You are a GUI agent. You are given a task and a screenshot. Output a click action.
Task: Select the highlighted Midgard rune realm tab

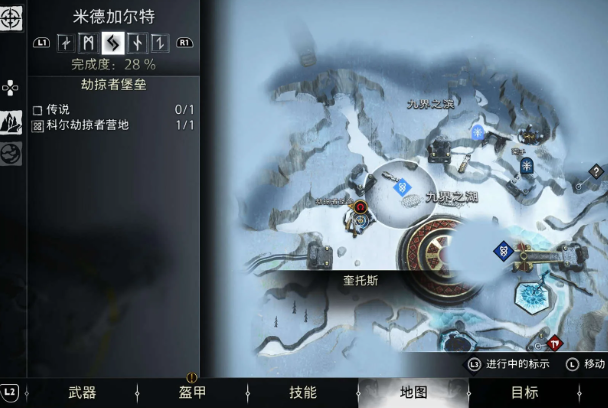click(x=111, y=42)
